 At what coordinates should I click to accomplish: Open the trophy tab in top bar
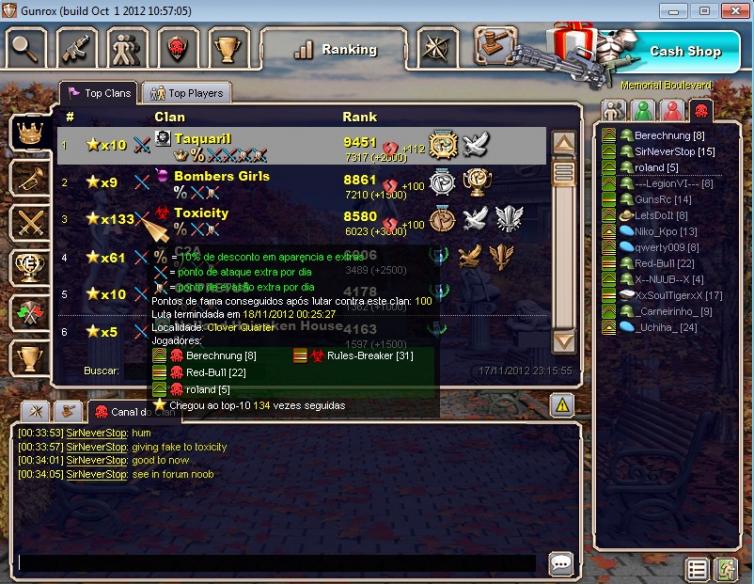click(228, 48)
